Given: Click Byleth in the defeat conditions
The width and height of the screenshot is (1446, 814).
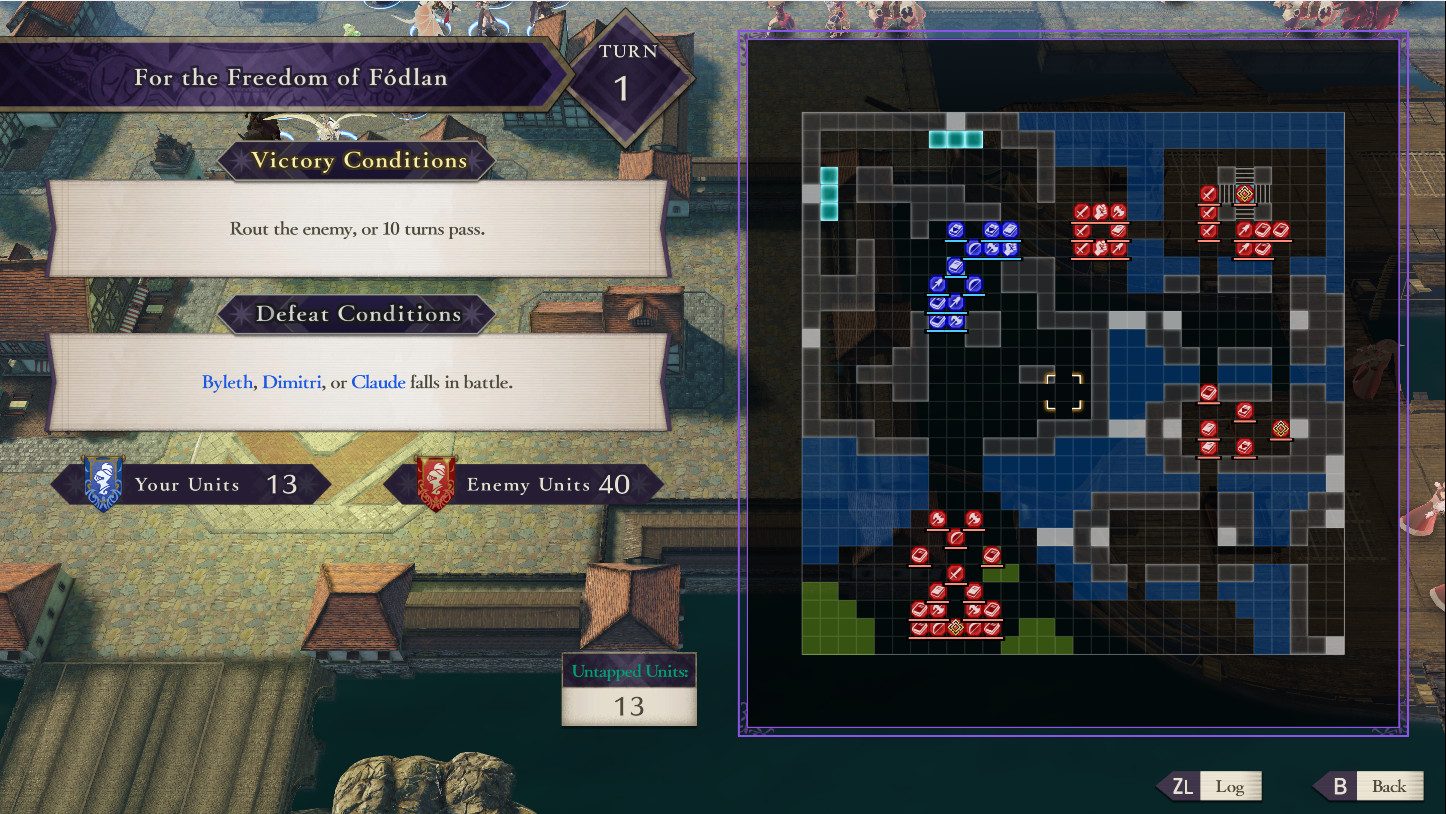Looking at the screenshot, I should pyautogui.click(x=228, y=382).
